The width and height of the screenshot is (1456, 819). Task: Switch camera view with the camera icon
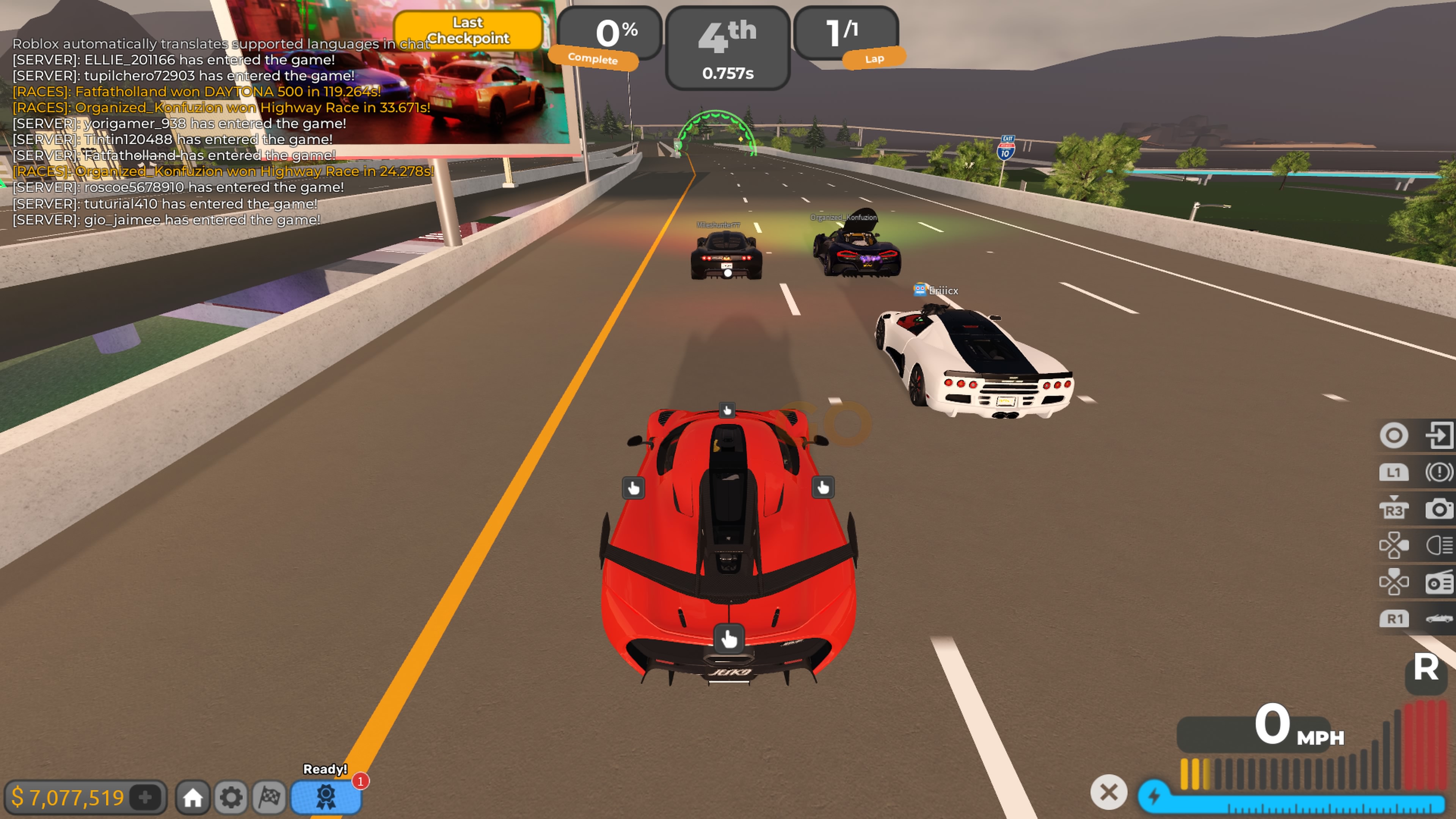point(1439,509)
